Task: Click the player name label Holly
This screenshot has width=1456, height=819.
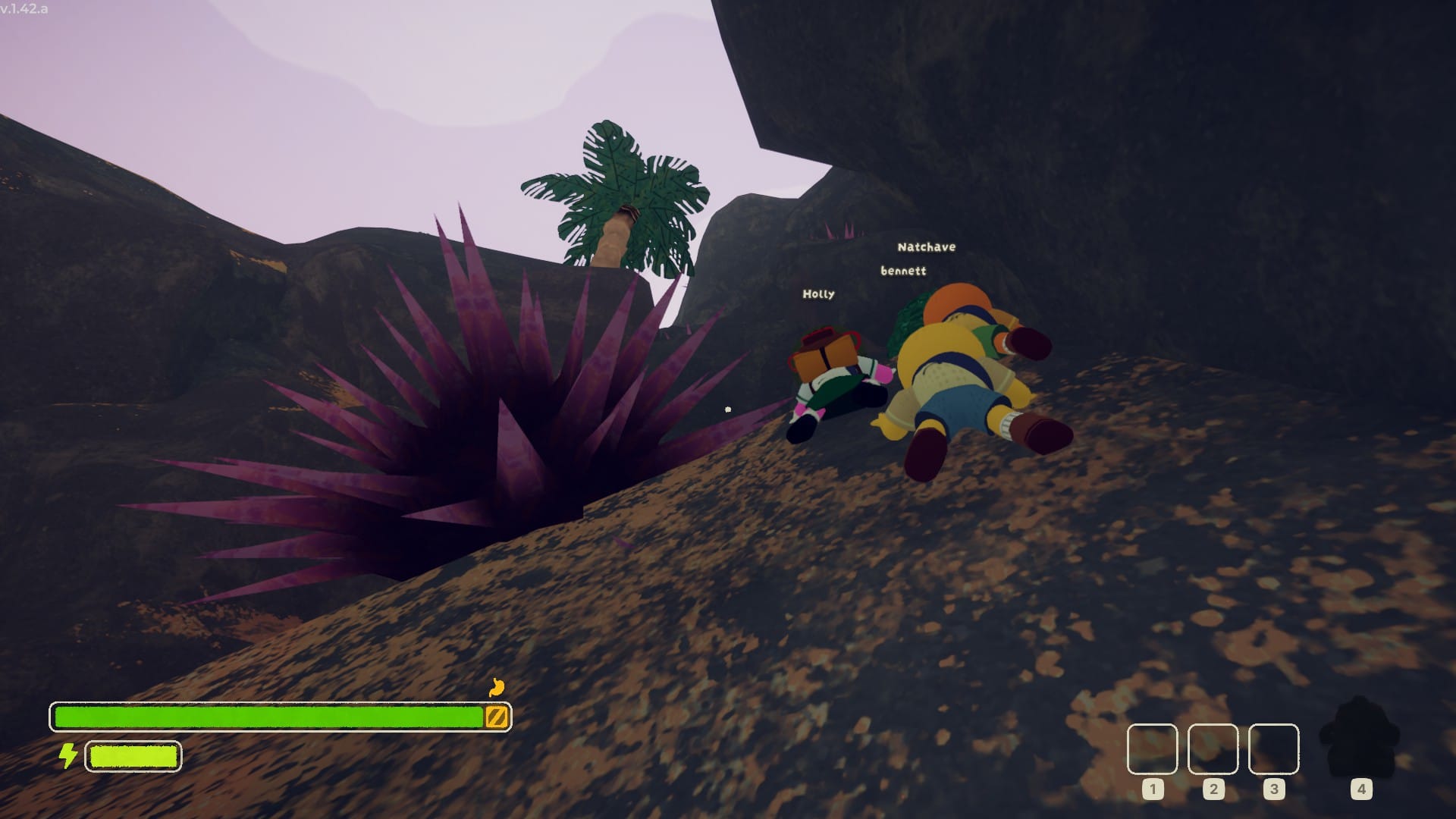Action: tap(817, 294)
